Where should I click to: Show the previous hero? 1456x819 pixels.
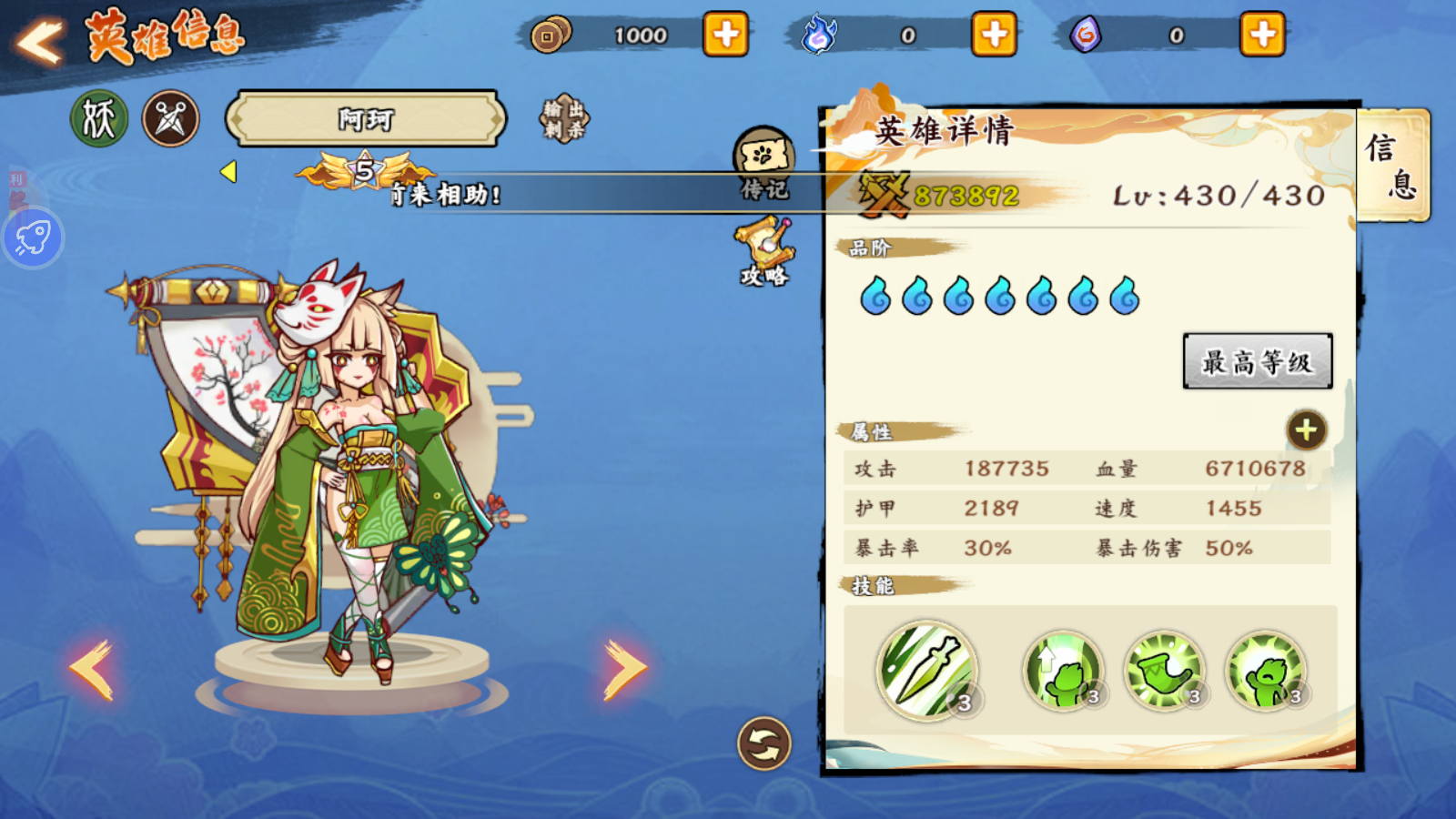[x=91, y=669]
